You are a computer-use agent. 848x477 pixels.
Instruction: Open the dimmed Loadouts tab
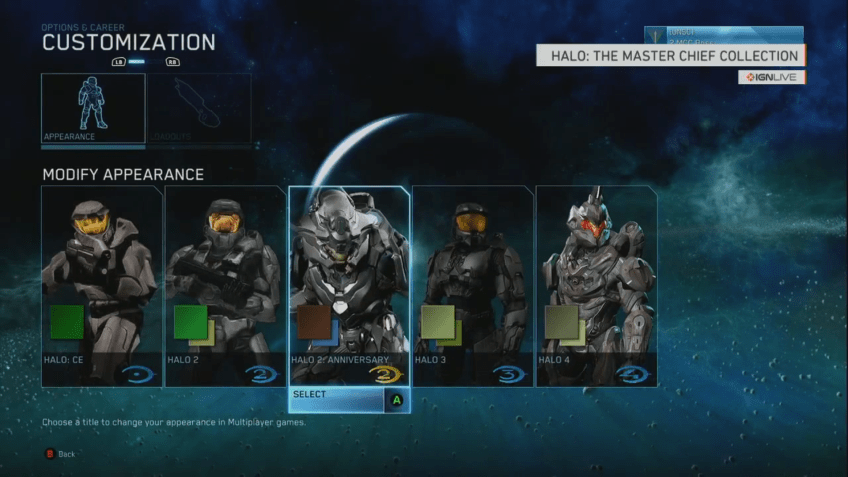[199, 108]
